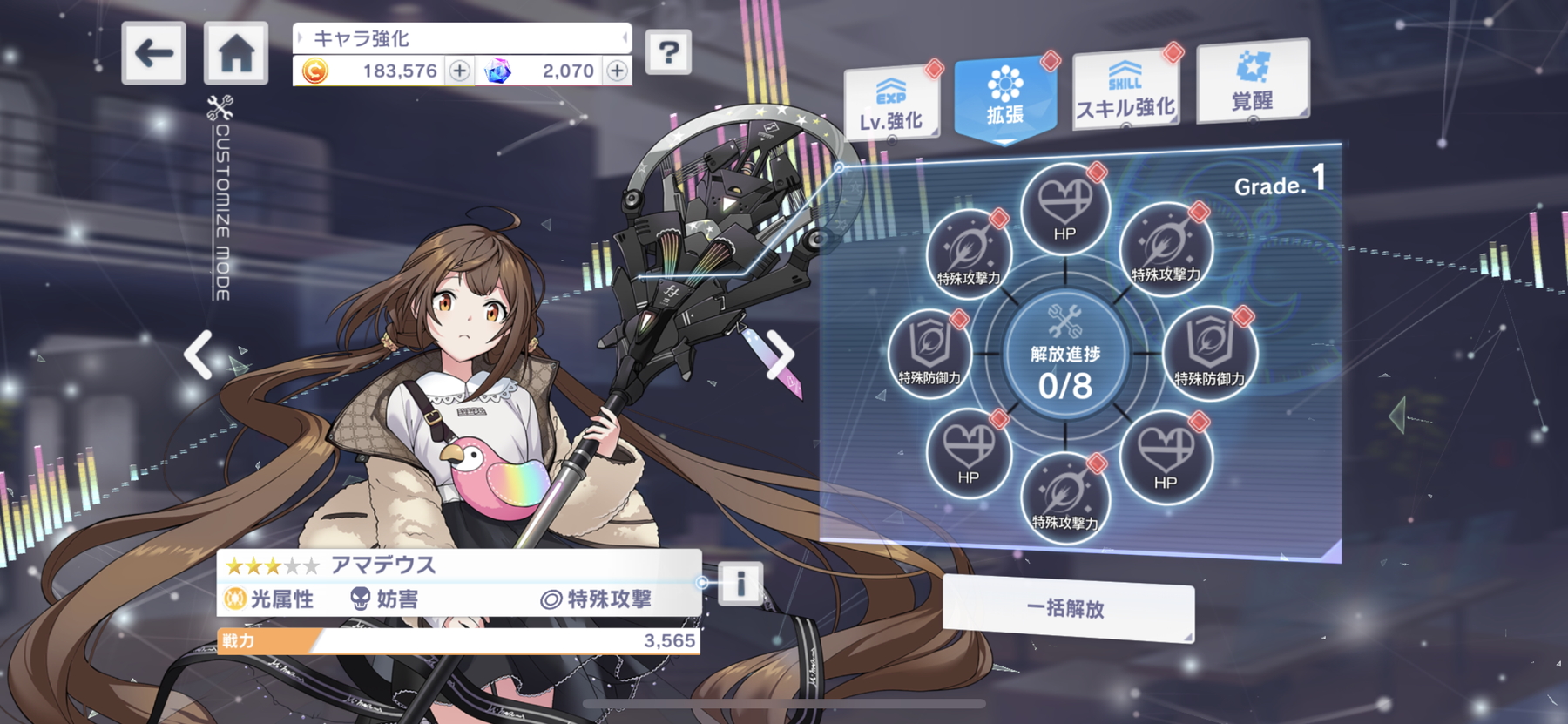Switch to the Lv.強化 tab
The height and width of the screenshot is (724, 1568).
(891, 105)
